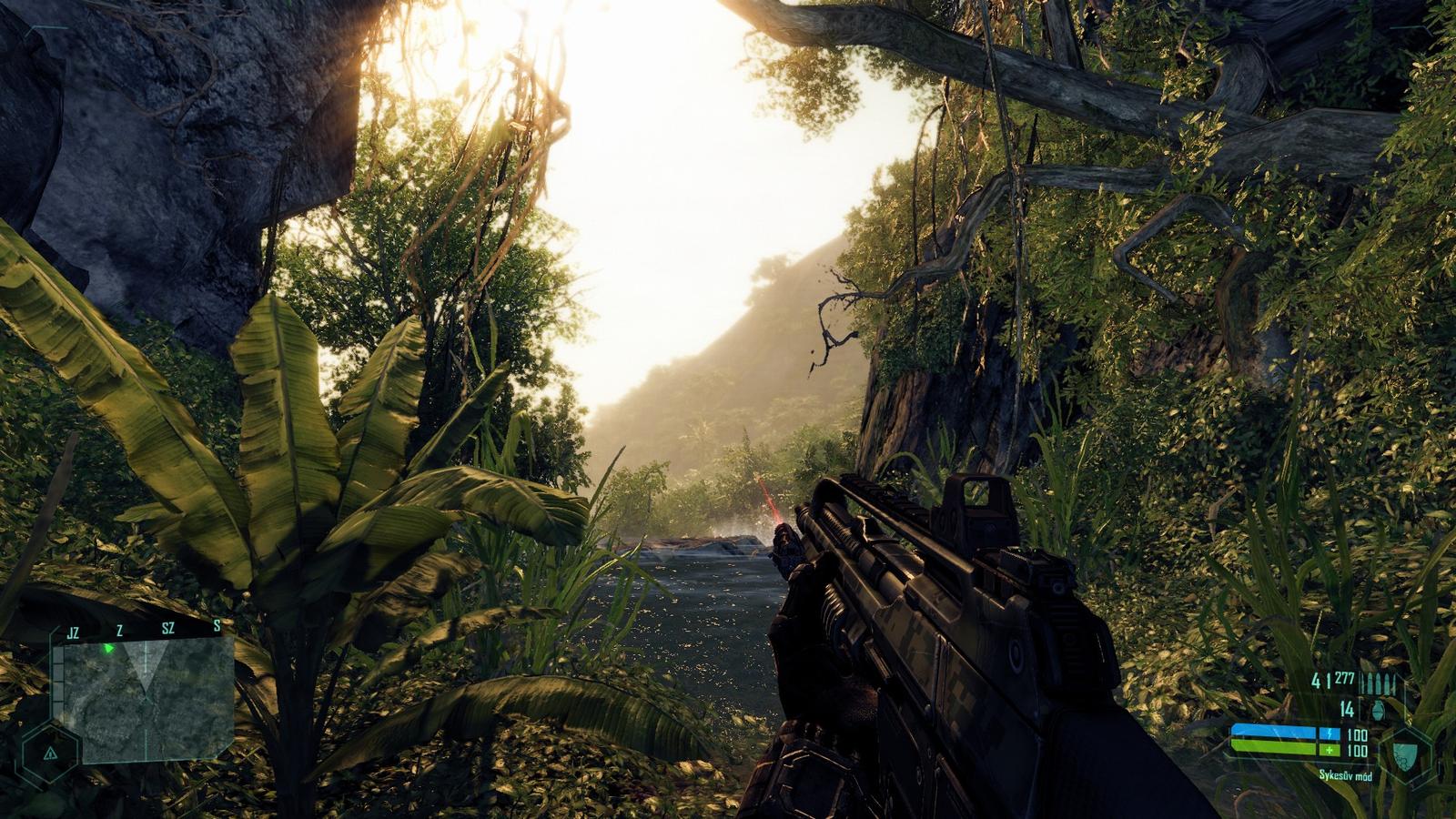Click the minimap in the corner

pyautogui.click(x=144, y=699)
